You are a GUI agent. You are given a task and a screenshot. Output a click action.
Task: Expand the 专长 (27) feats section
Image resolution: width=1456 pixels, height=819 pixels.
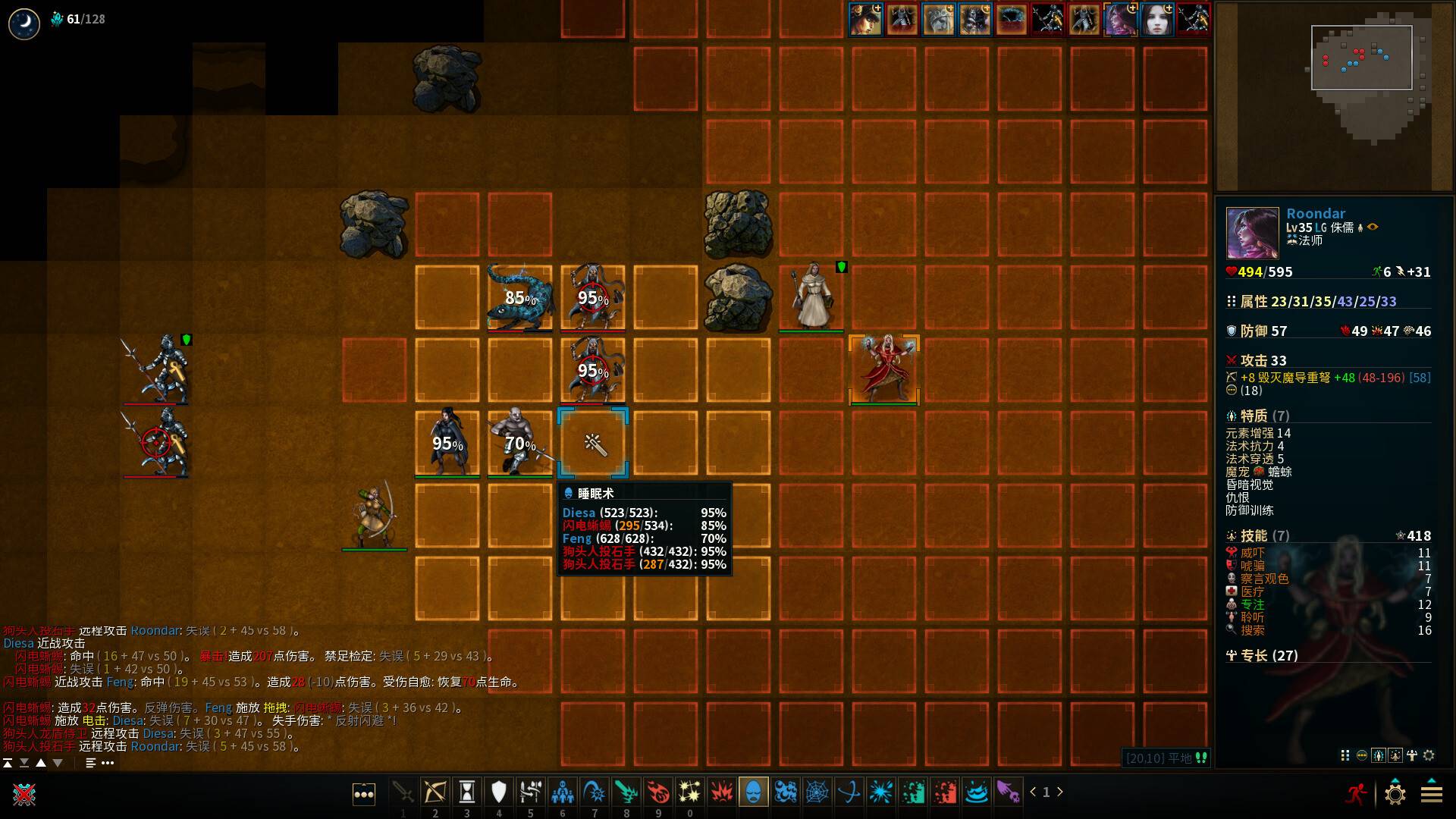tap(1261, 656)
